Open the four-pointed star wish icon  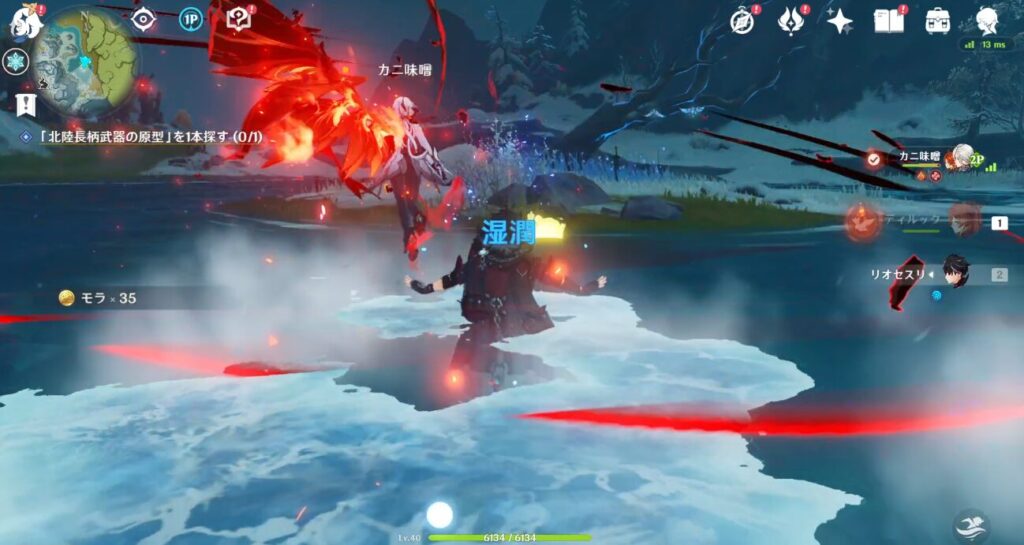point(839,21)
